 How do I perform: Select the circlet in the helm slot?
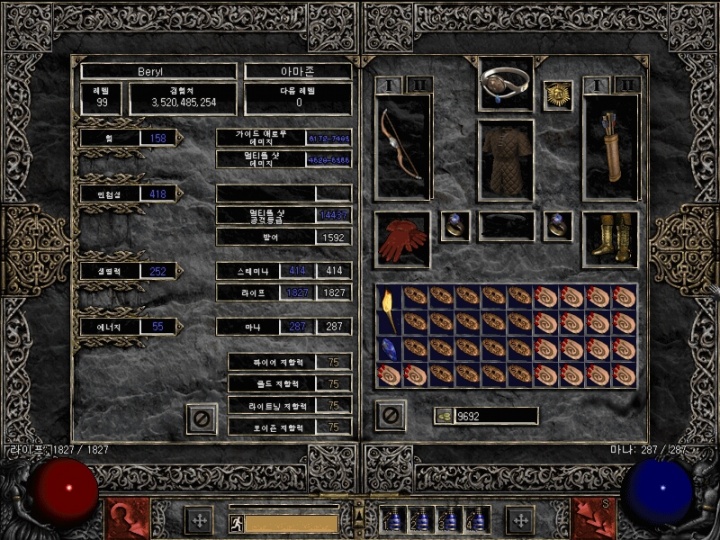[x=505, y=84]
